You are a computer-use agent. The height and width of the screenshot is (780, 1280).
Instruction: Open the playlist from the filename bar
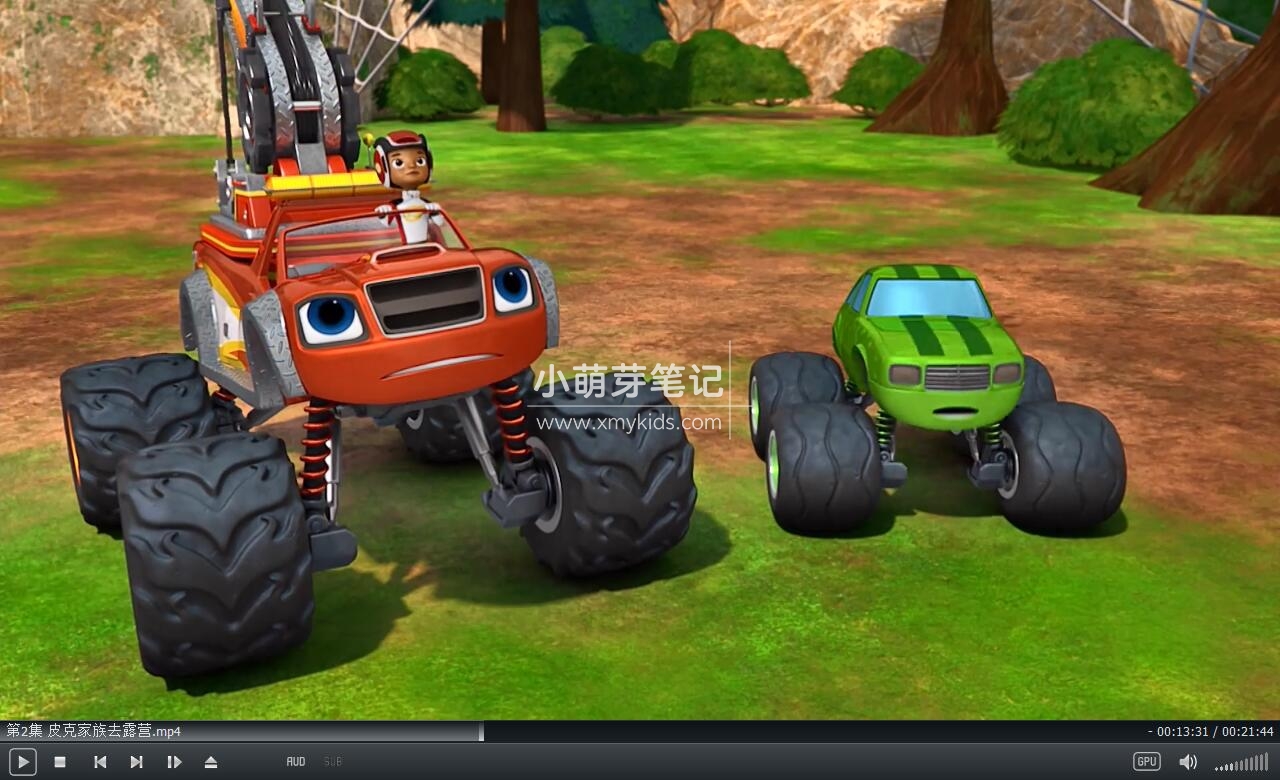click(90, 732)
